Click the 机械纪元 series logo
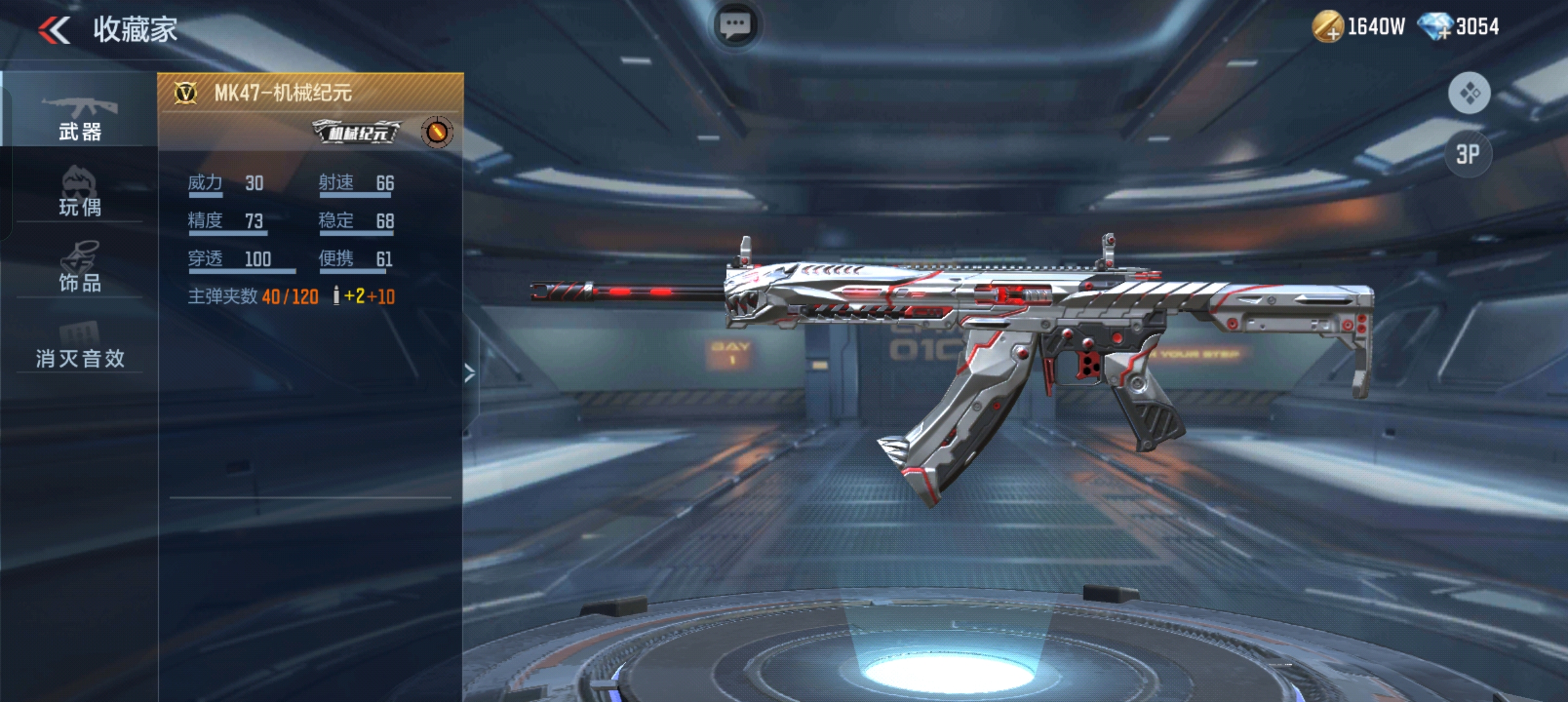 [x=358, y=133]
